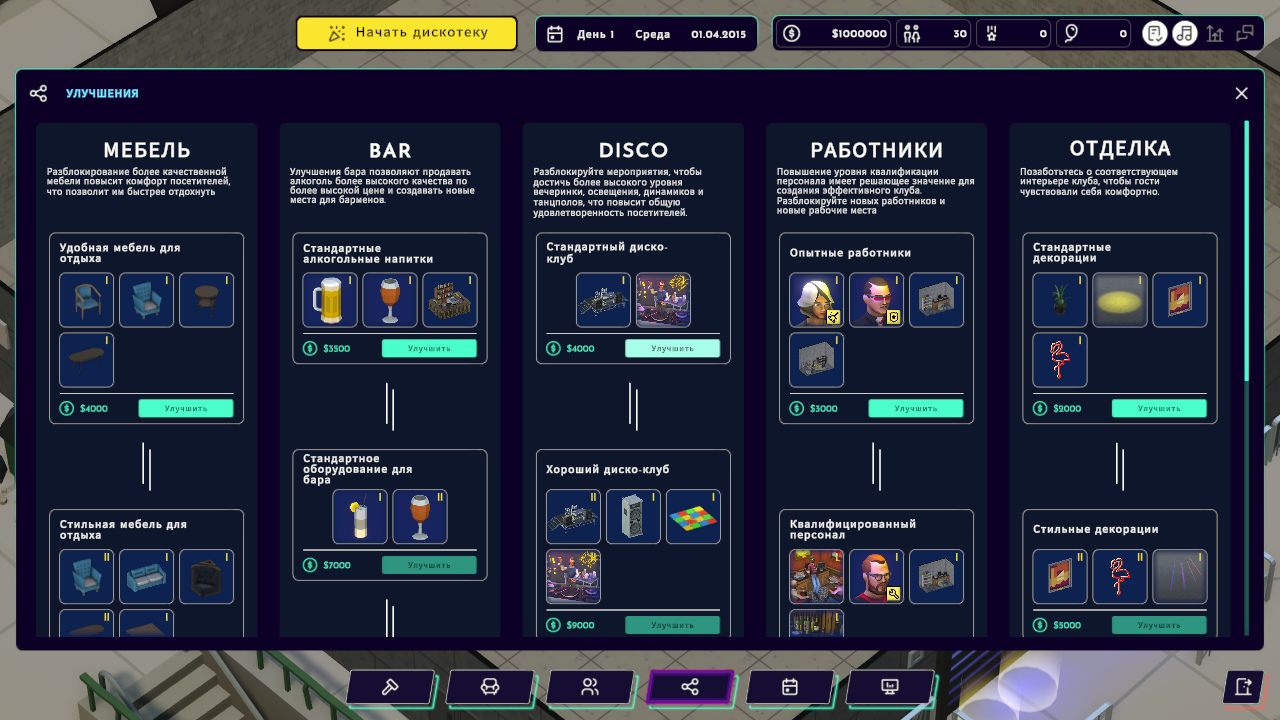Select the flamingo decoration thumbnail
This screenshot has height=720, width=1280.
tap(1060, 360)
